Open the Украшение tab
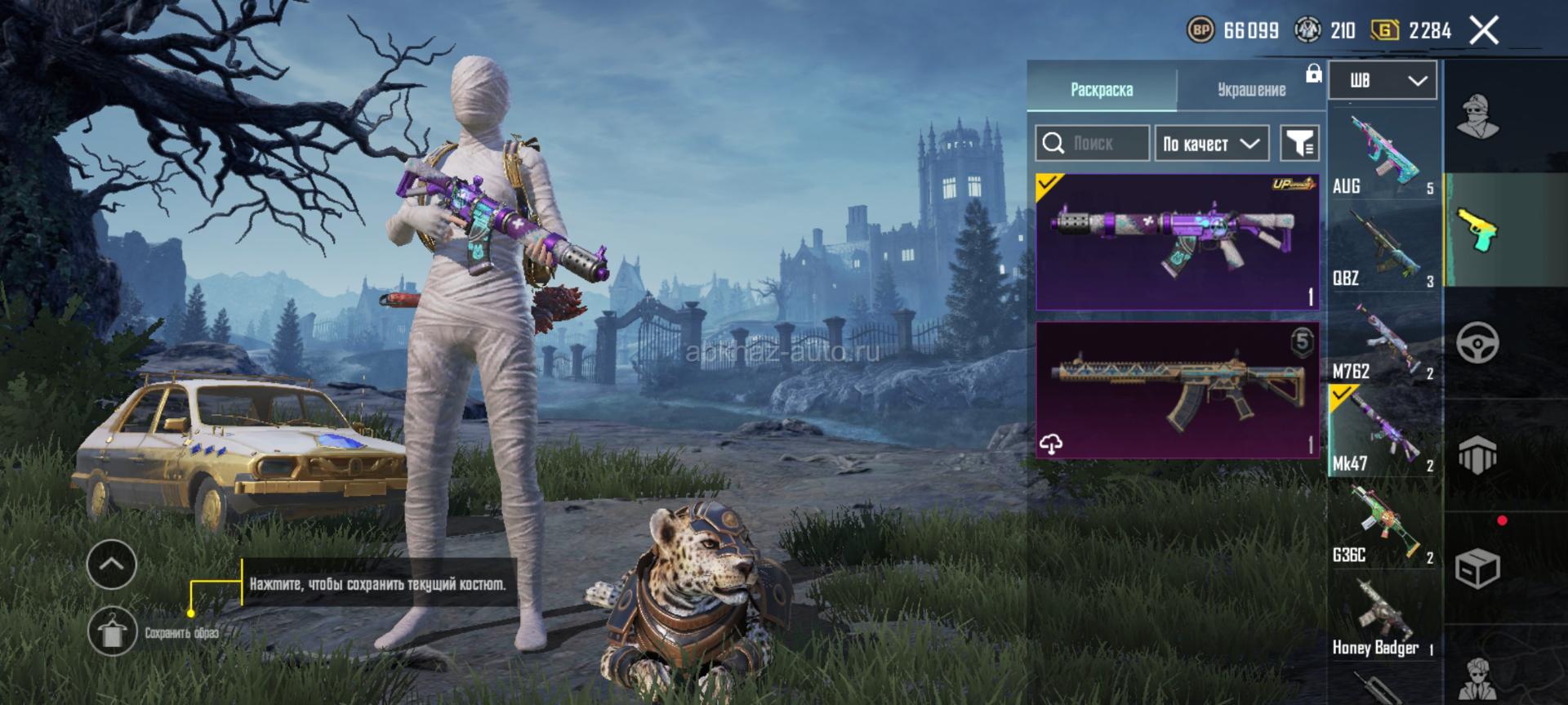The width and height of the screenshot is (1568, 705). [1251, 89]
